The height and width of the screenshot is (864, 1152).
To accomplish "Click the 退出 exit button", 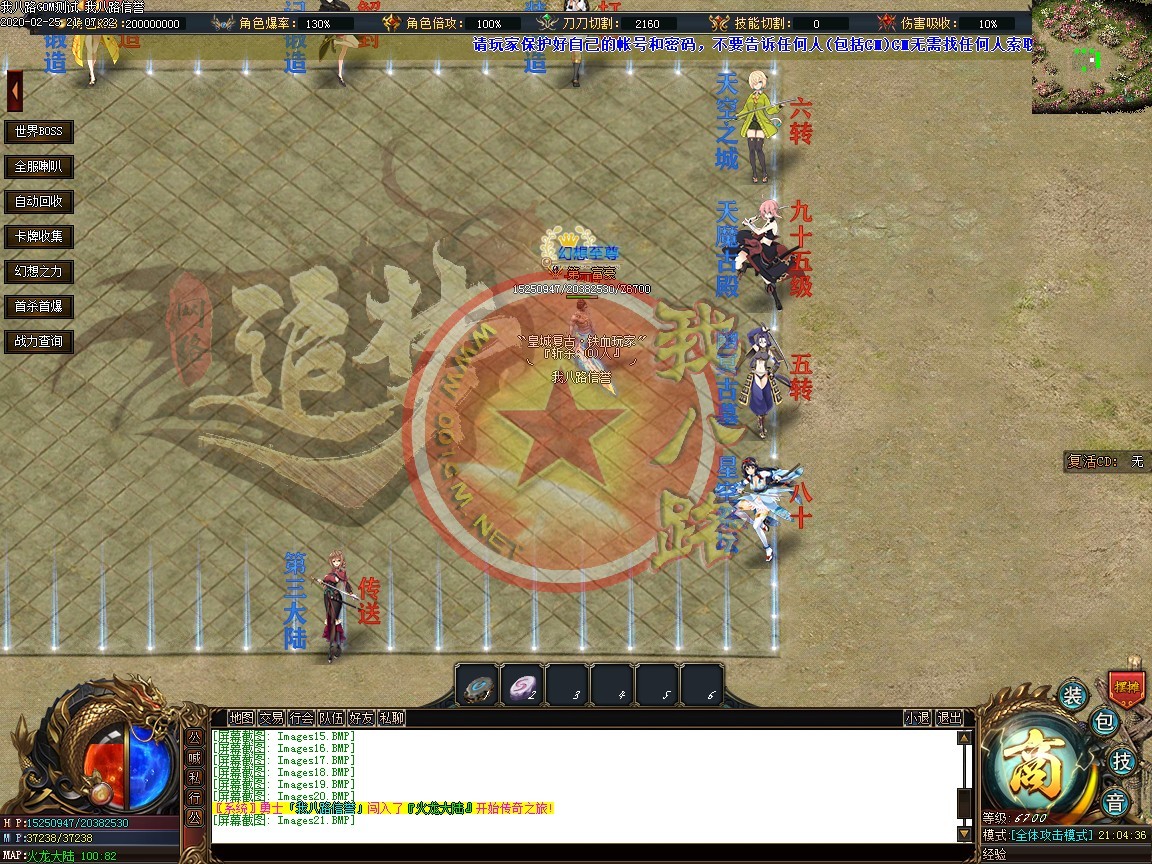I will (x=949, y=718).
